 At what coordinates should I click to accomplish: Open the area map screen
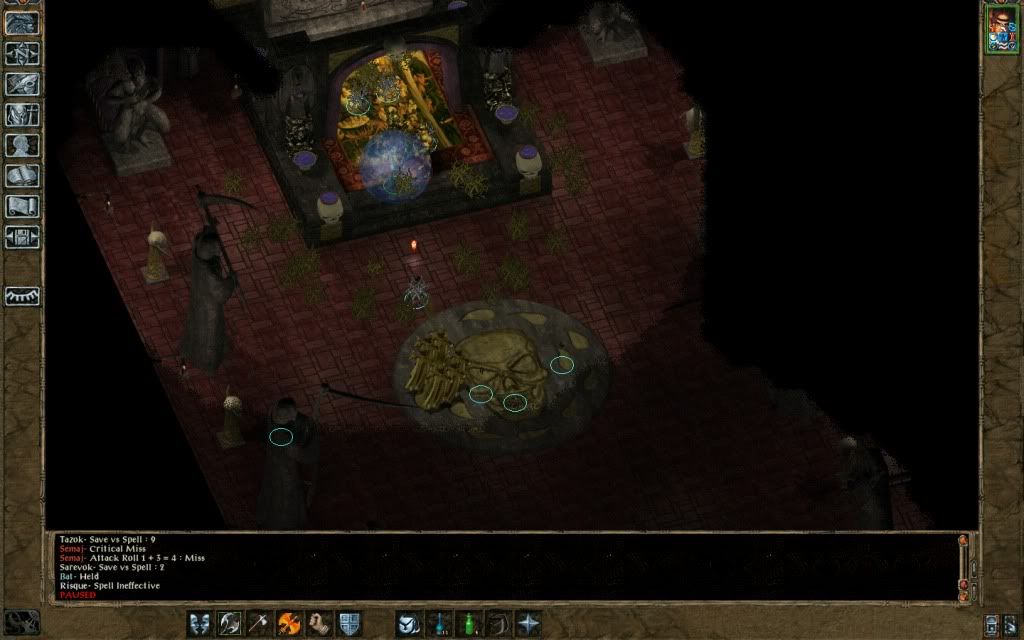[x=22, y=54]
